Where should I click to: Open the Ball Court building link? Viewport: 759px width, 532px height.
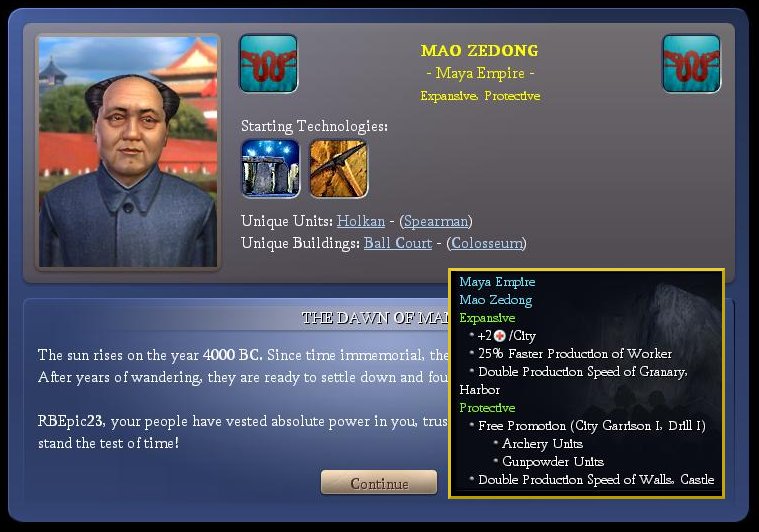pos(397,242)
